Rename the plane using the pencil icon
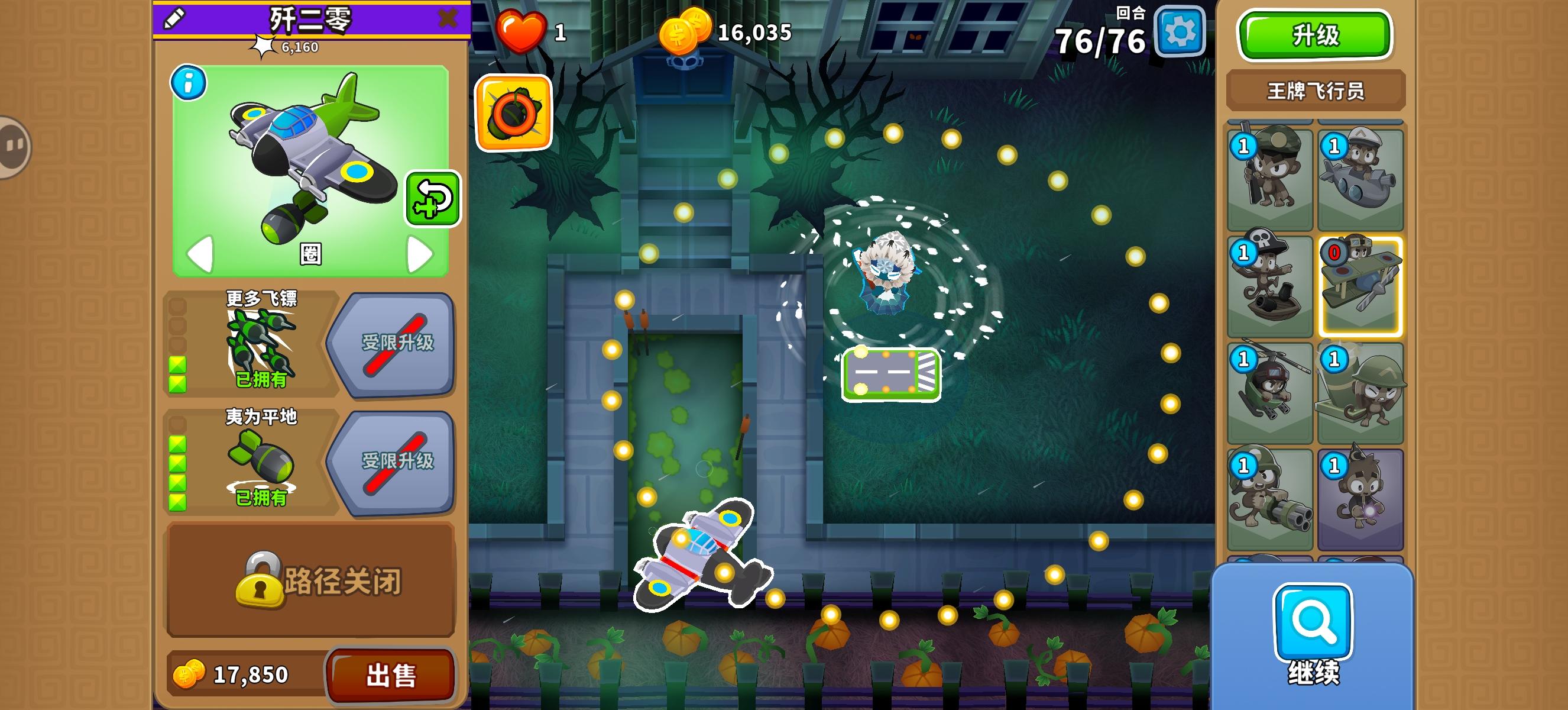 click(172, 18)
